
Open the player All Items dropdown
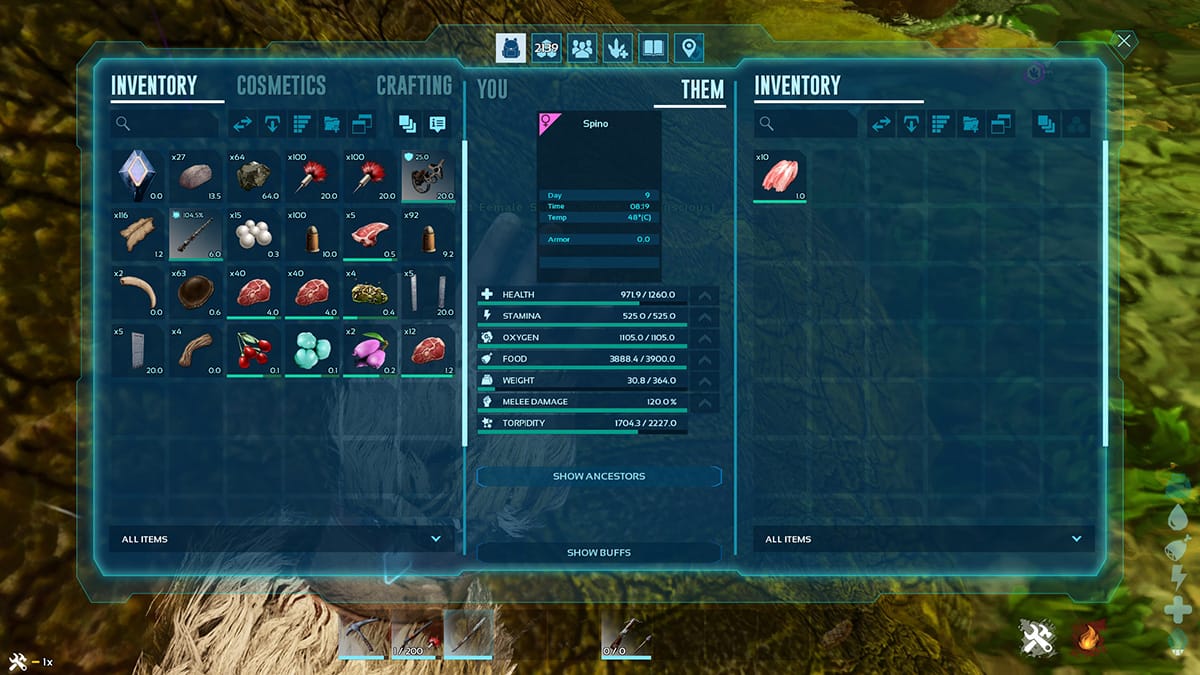(x=281, y=539)
